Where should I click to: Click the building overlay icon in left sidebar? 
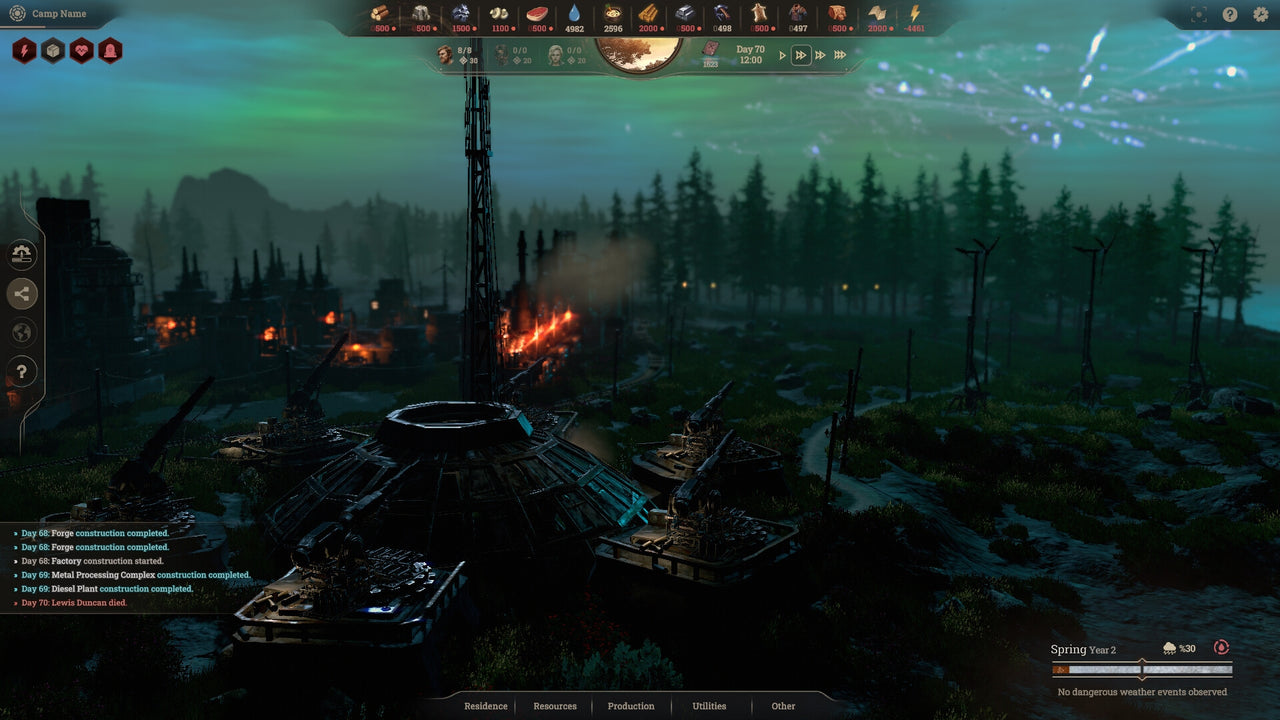[x=22, y=255]
